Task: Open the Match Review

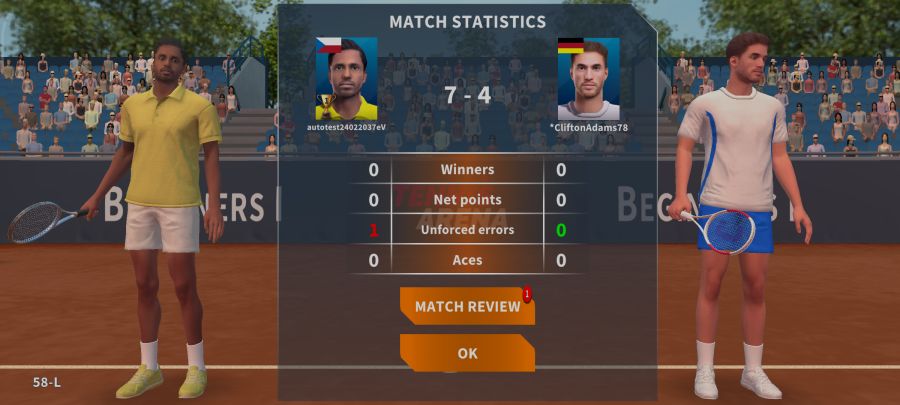Action: pos(467,306)
